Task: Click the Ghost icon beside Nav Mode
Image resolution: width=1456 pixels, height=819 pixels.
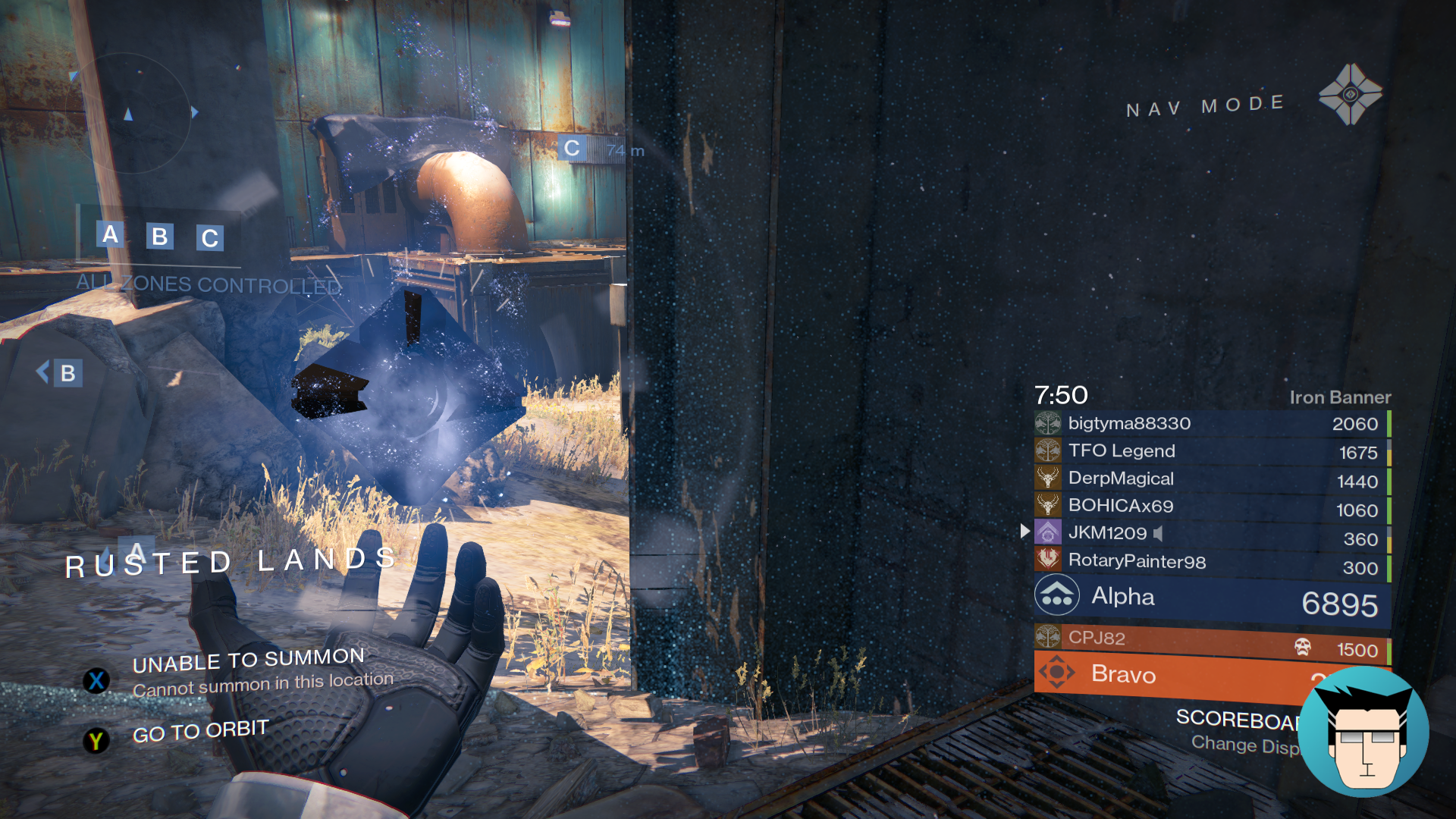Action: click(x=1350, y=95)
